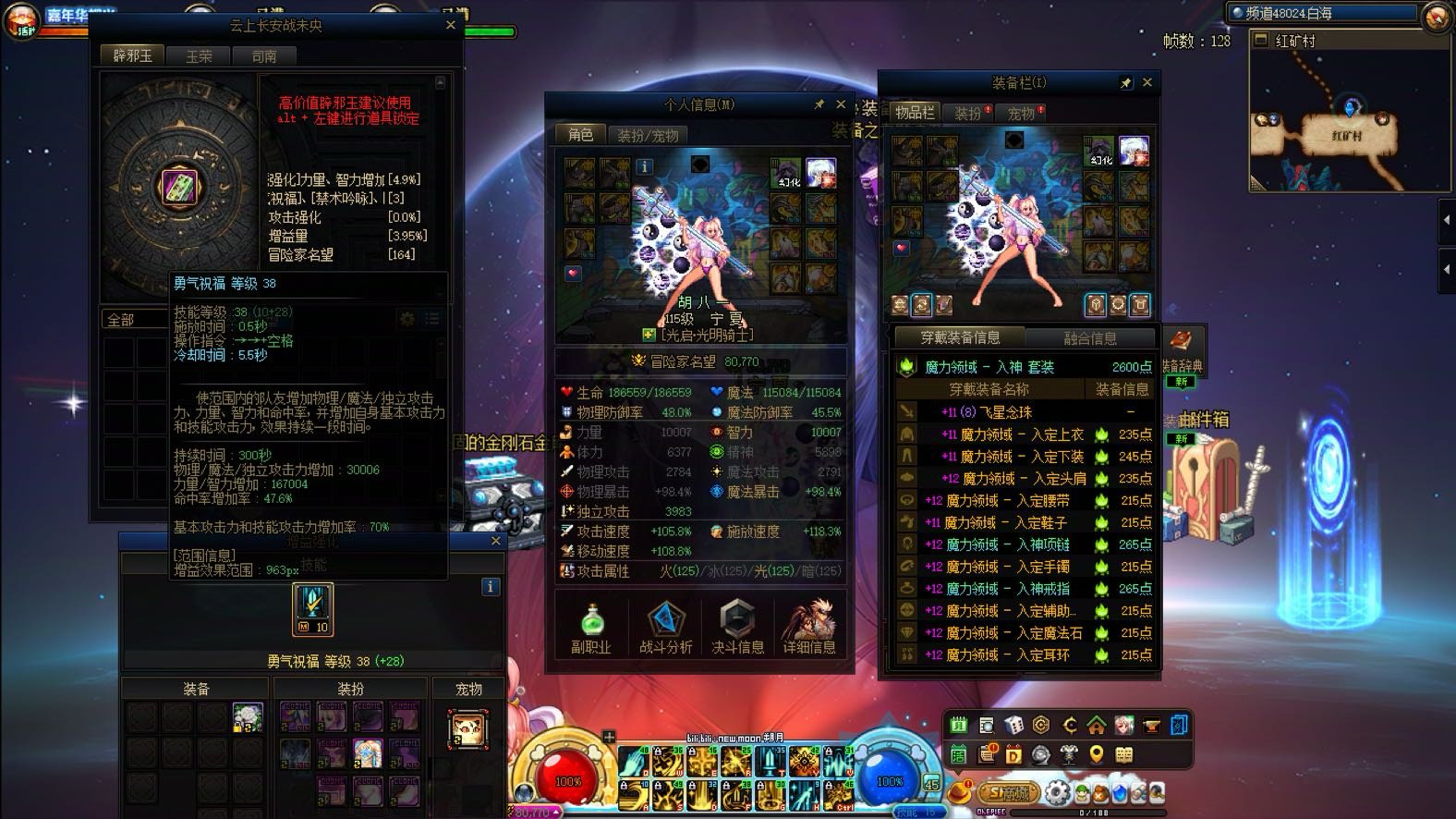The image size is (1456, 819).
Task: Click the yellow map pin icon in the toolbar
Action: 1095,753
